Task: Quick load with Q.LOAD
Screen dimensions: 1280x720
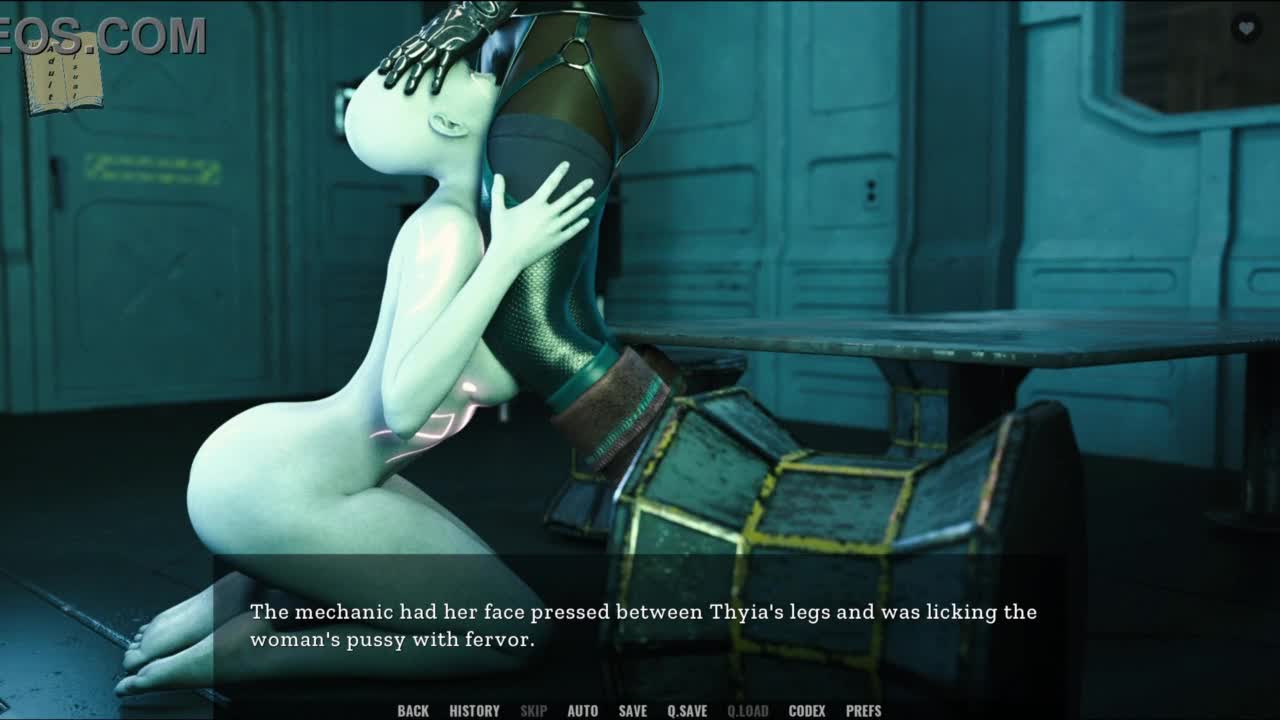Action: (747, 711)
